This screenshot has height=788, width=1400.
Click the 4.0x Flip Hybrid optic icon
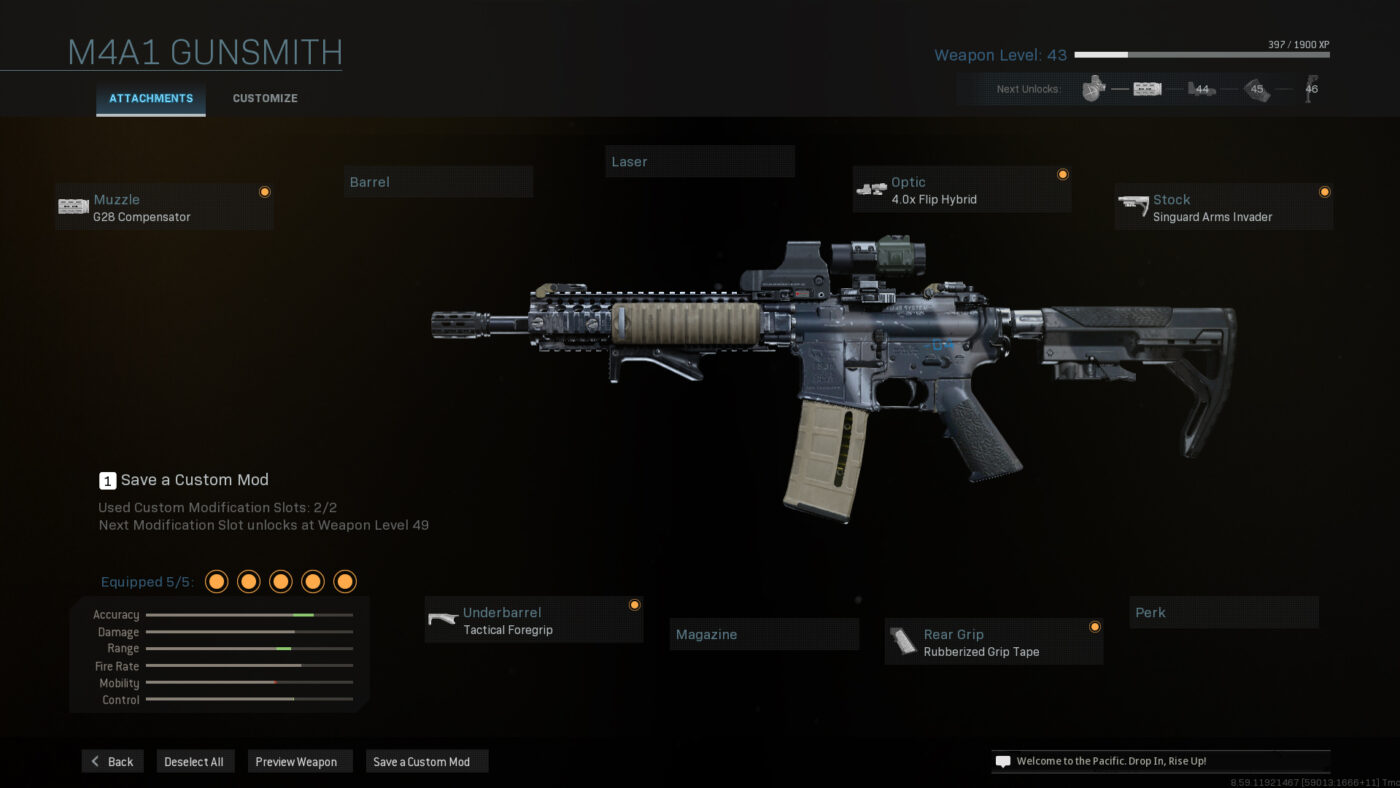pos(869,189)
